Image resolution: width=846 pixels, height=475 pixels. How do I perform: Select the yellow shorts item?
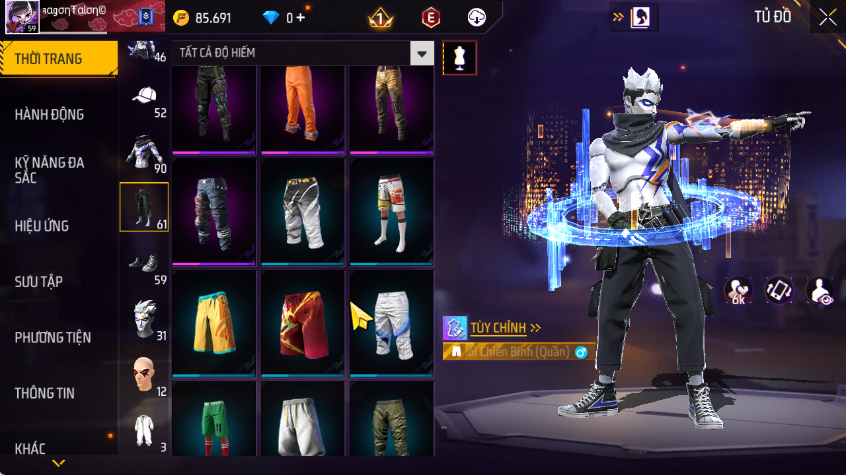click(x=215, y=322)
